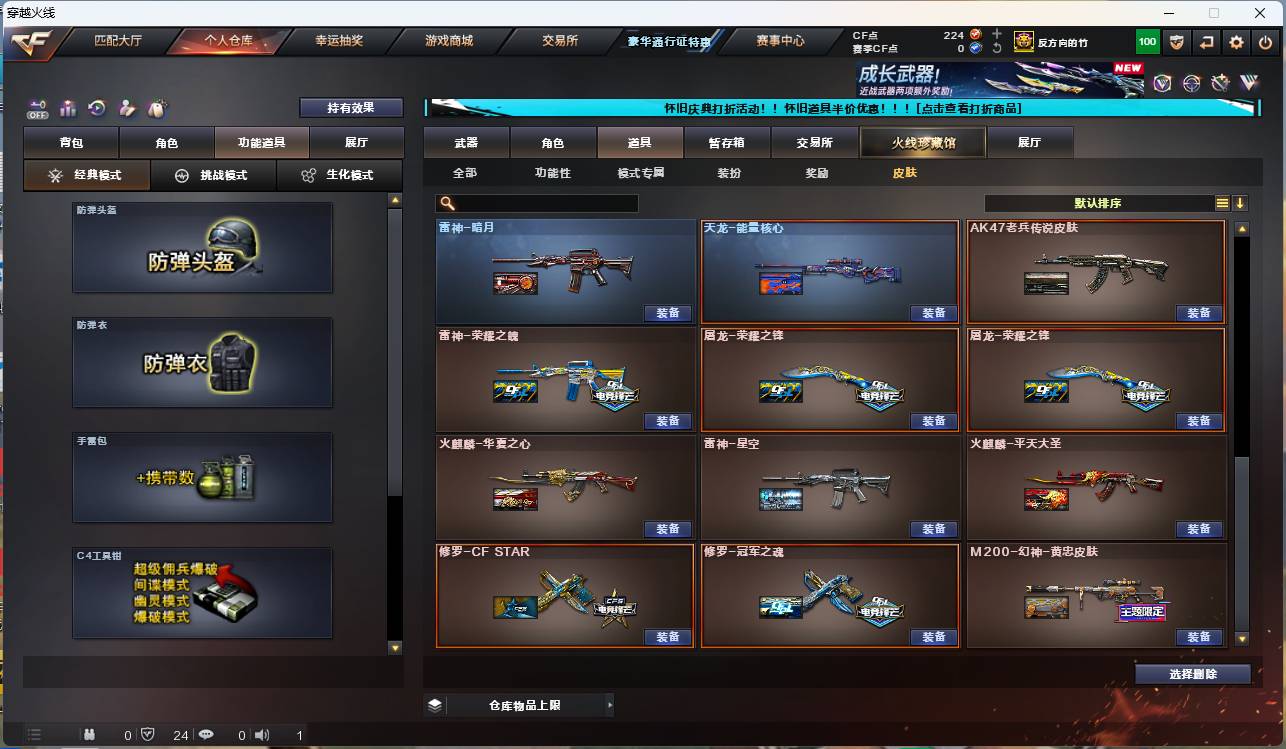
Task: Click the list view icon beside 默认排序
Action: coord(1222,202)
